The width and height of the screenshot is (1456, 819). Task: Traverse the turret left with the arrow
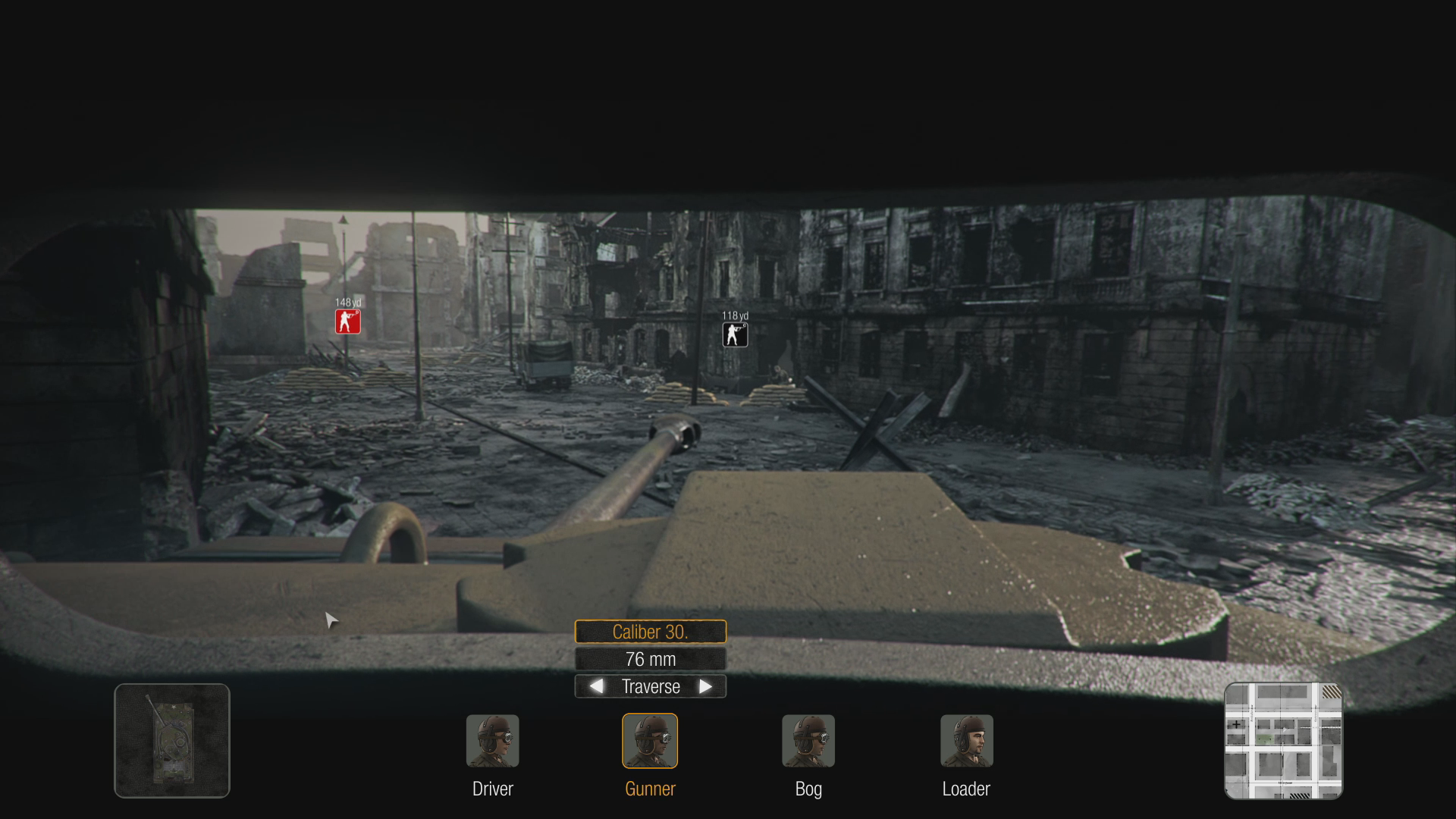pos(597,686)
